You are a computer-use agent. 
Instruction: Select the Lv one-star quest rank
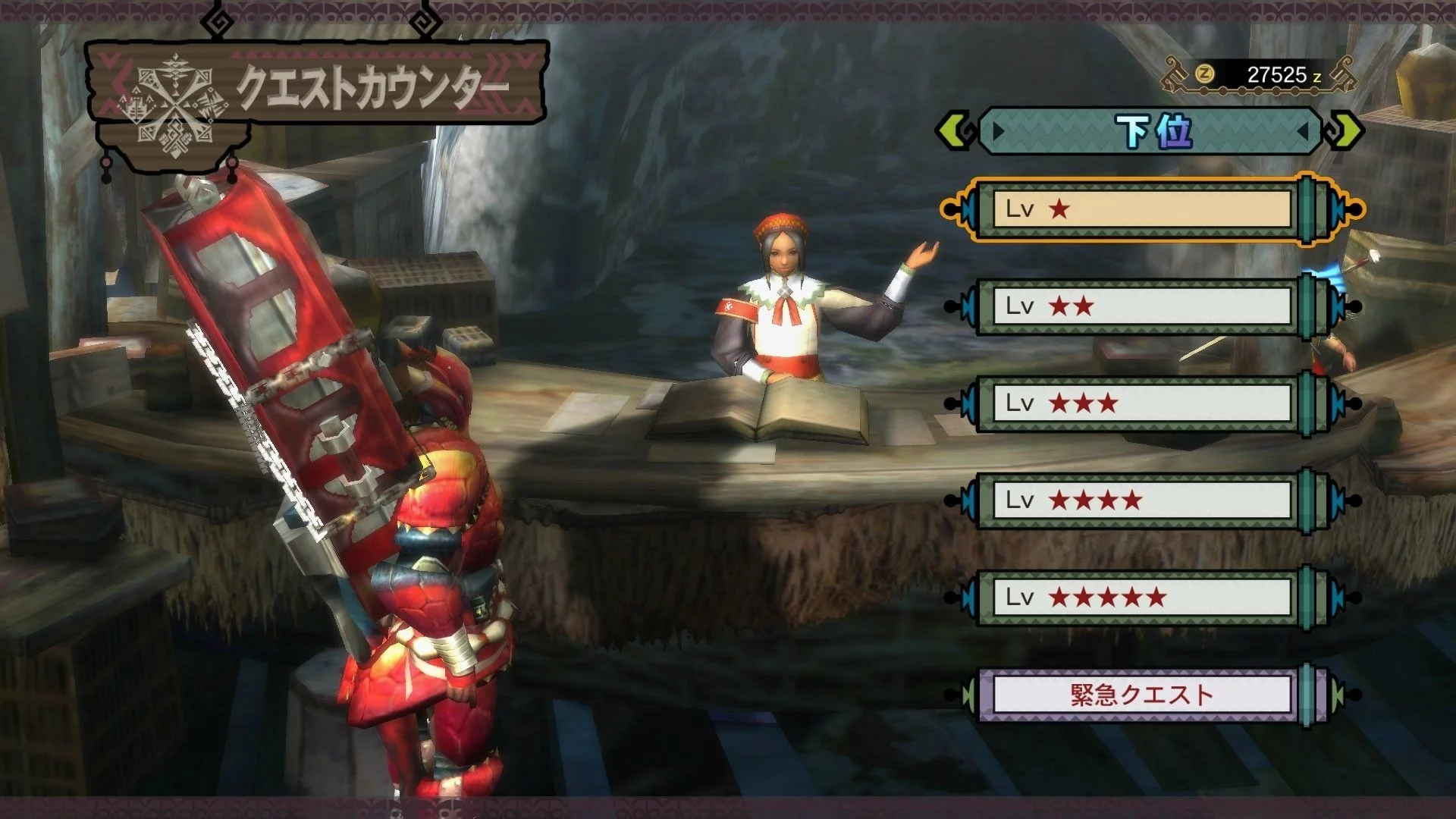tap(1141, 209)
